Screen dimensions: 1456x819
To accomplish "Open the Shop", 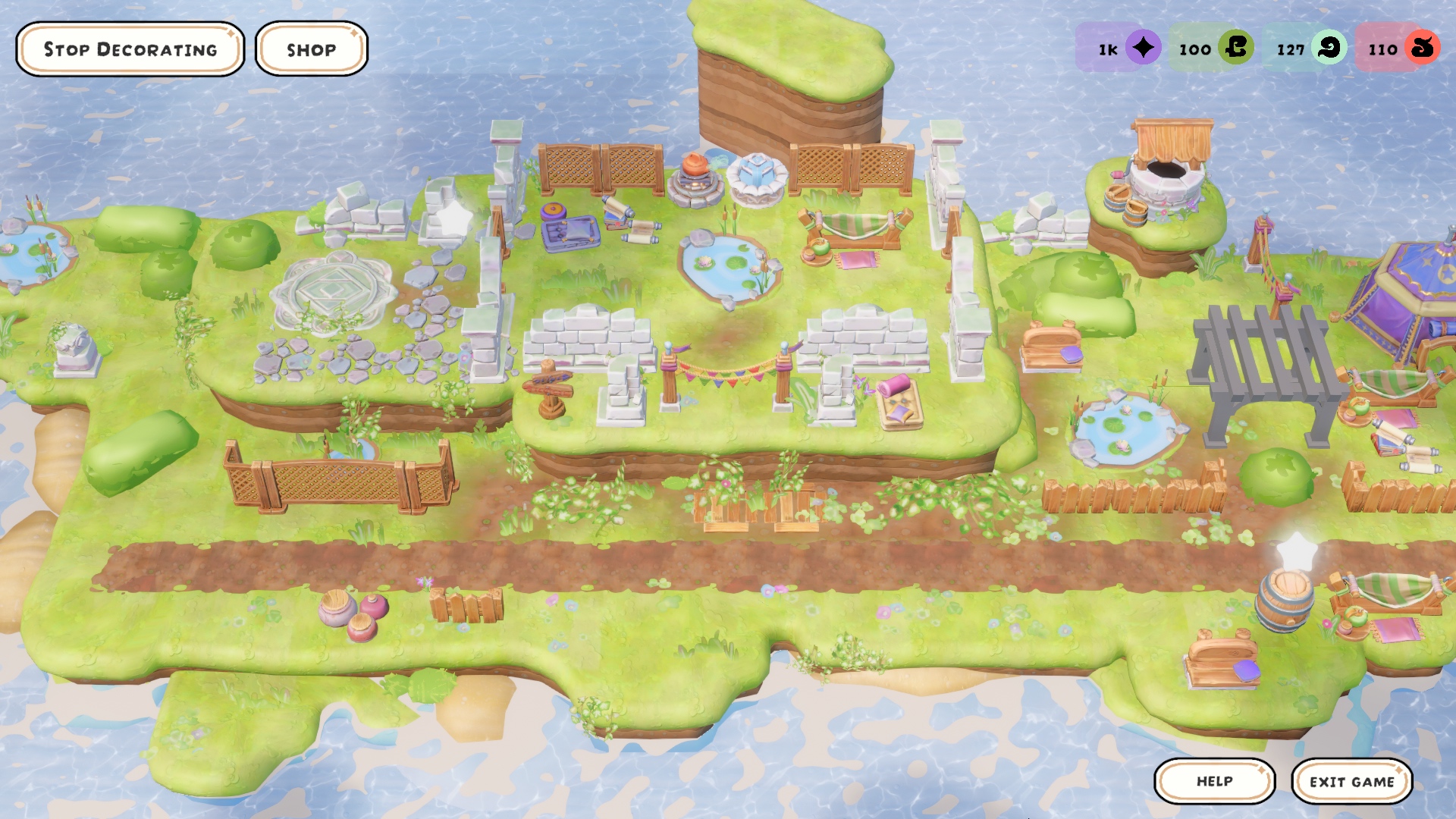I will click(x=311, y=49).
